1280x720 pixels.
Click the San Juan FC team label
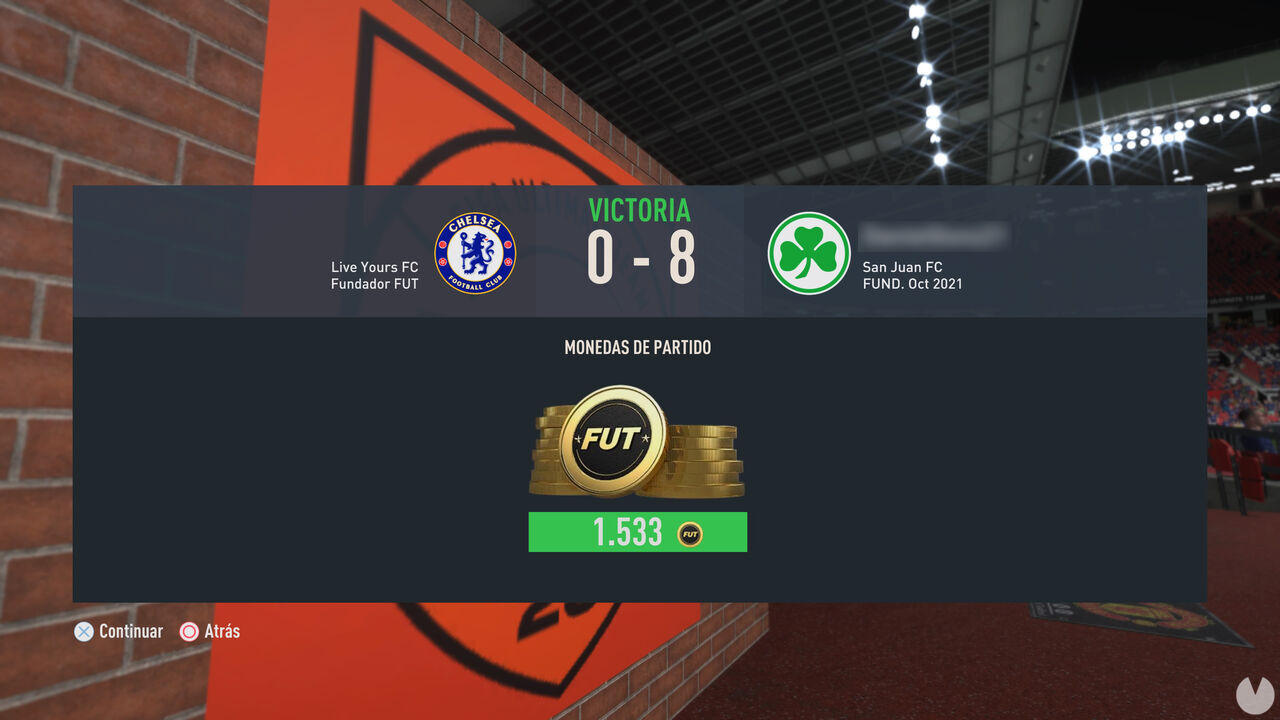(x=902, y=267)
